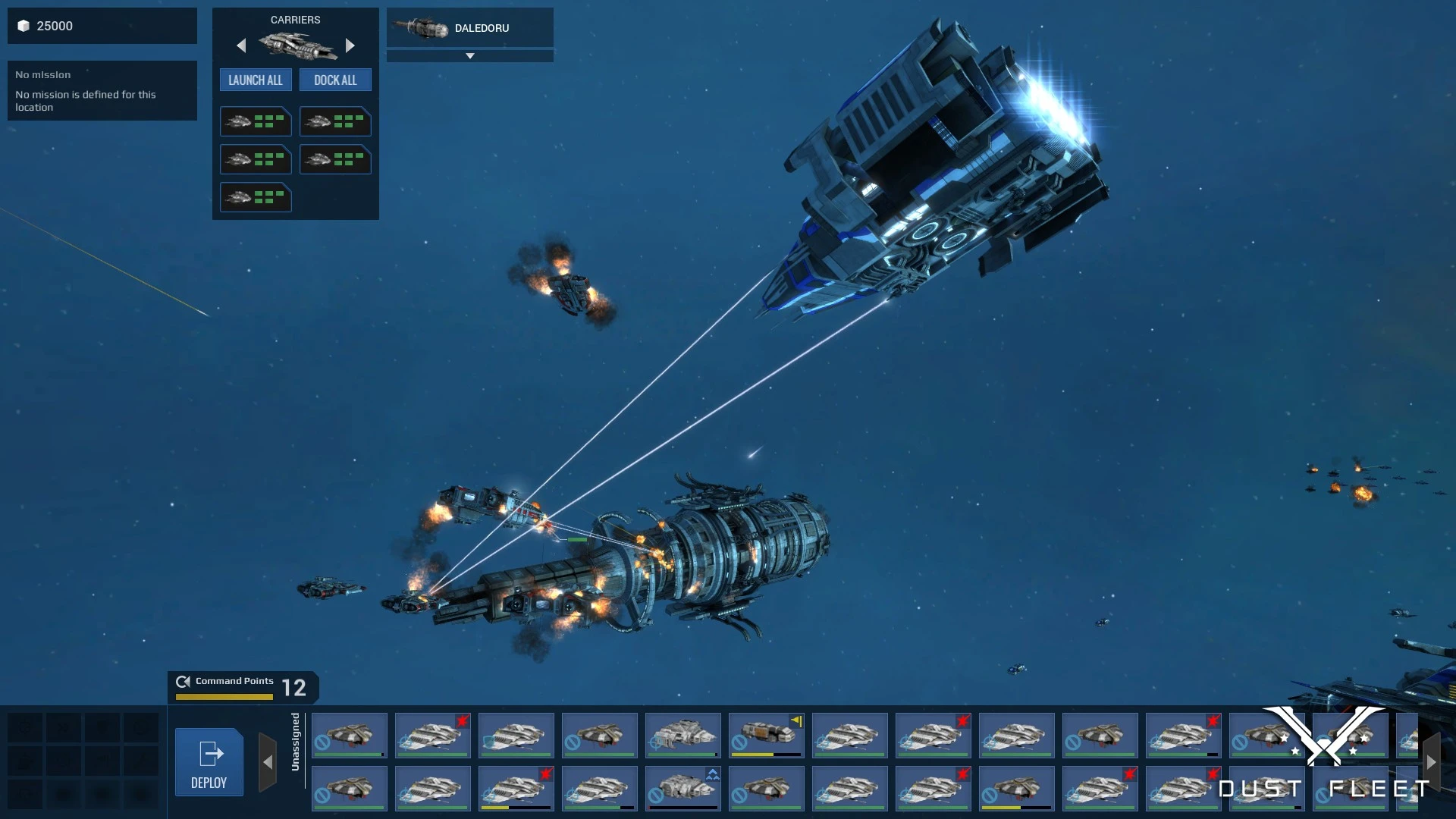
Task: Select the DOCK ALL button
Action: click(x=335, y=80)
